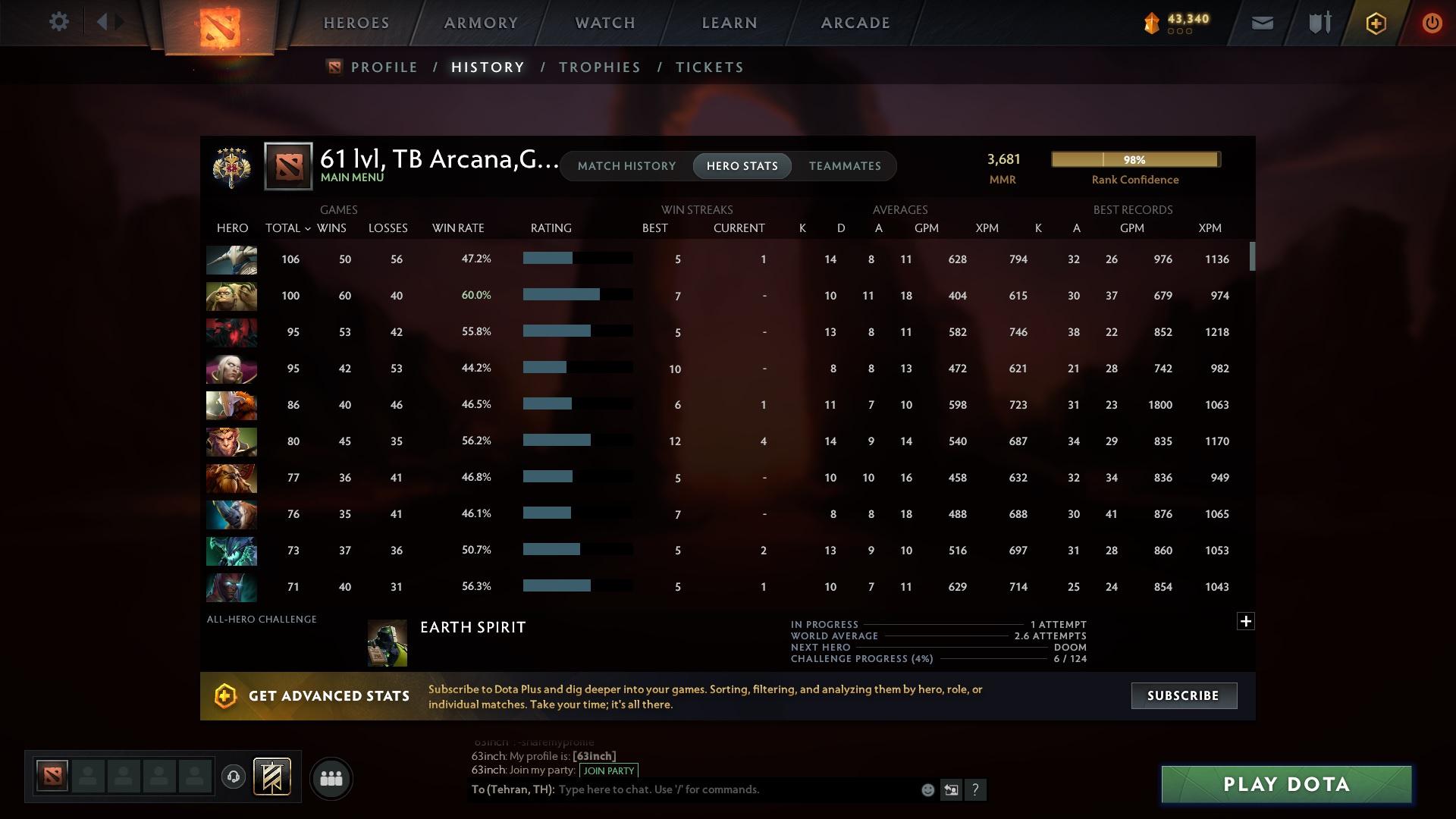Open the friends list people icon
Viewport: 1456px width, 819px height.
click(x=331, y=778)
